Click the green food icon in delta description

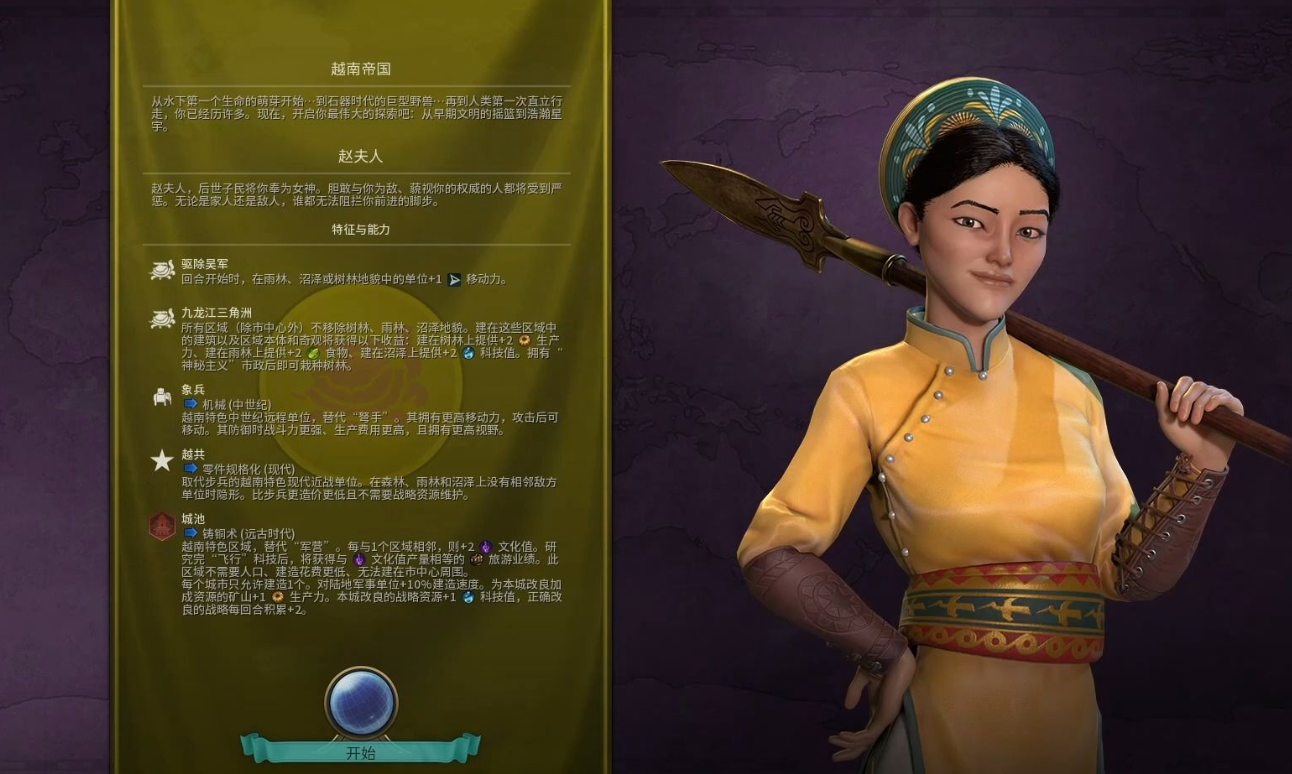point(313,351)
